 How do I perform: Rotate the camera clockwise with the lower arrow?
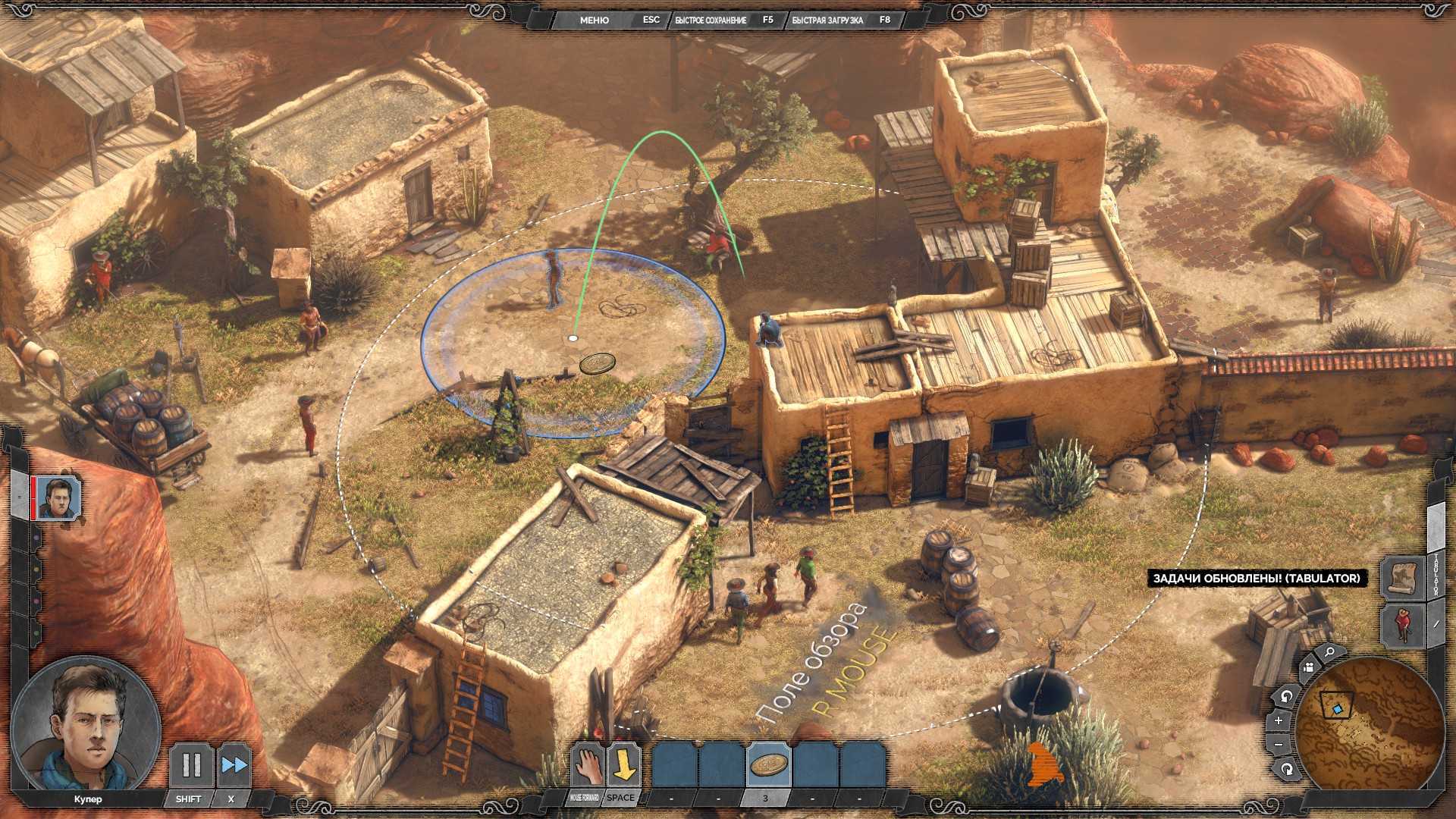(1287, 769)
